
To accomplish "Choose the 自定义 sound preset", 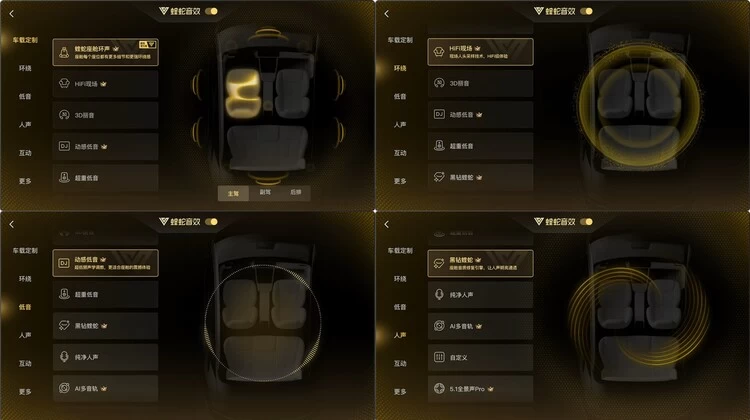I will click(479, 357).
